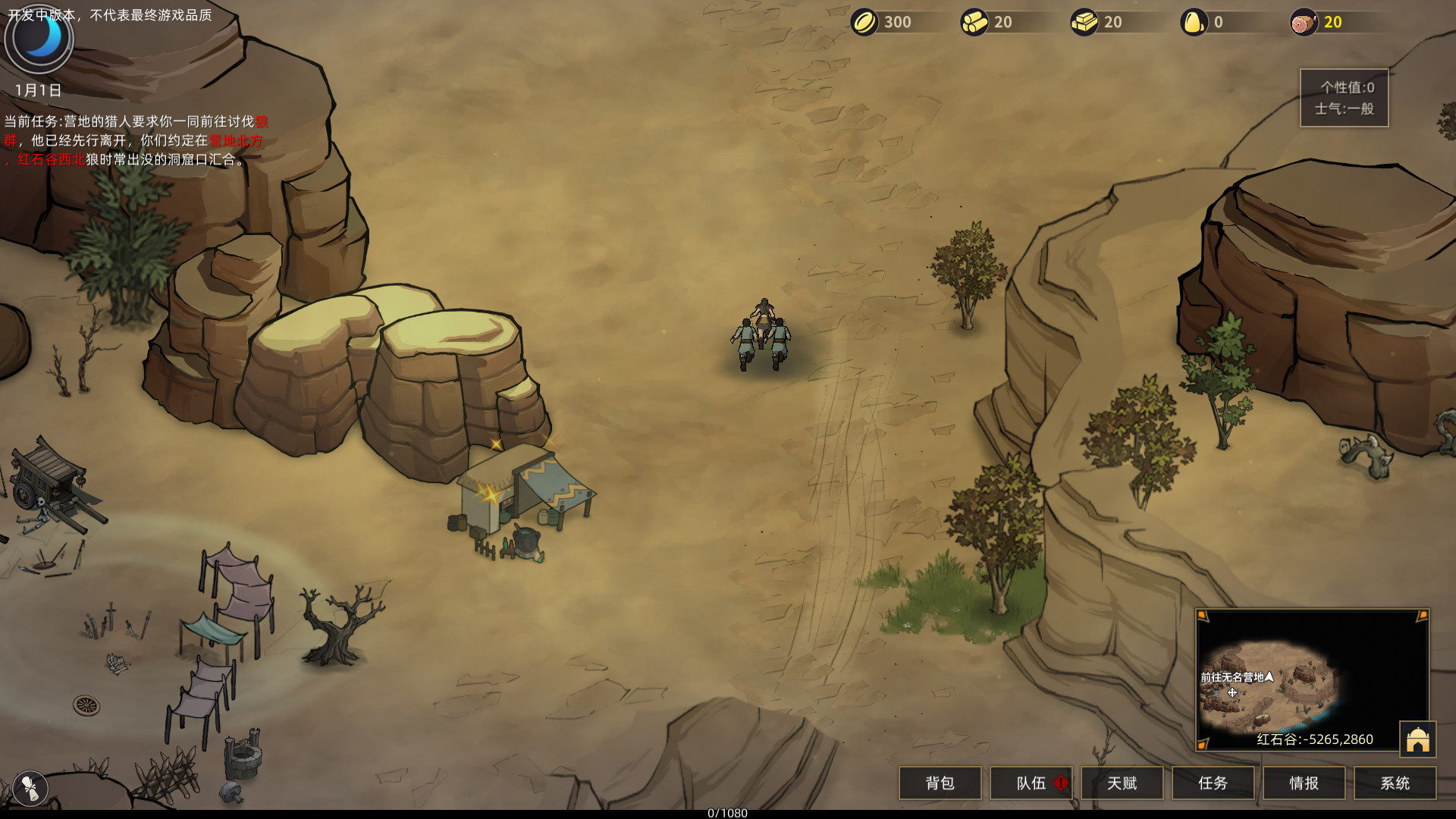Open the 背包 inventory button
Viewport: 1456px width, 819px height.
pyautogui.click(x=940, y=783)
